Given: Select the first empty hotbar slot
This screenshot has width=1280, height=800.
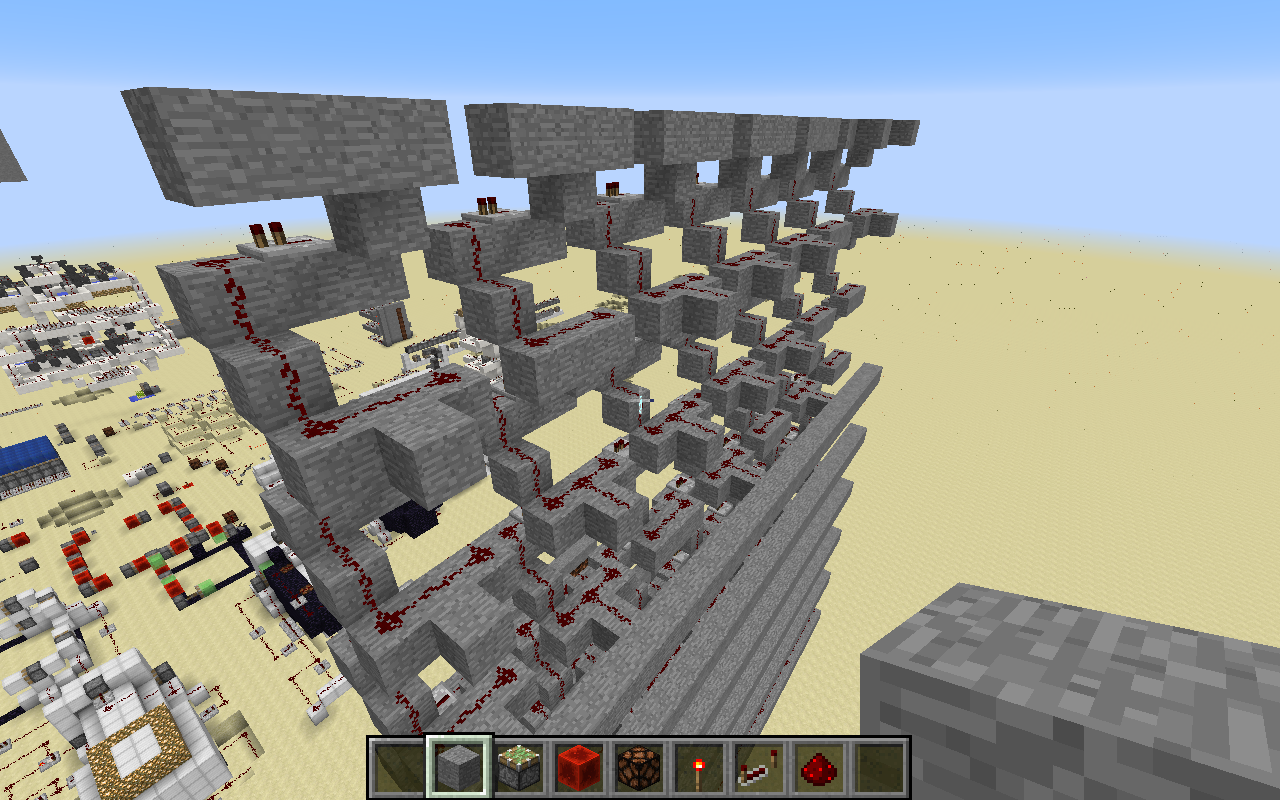Looking at the screenshot, I should click(x=399, y=765).
